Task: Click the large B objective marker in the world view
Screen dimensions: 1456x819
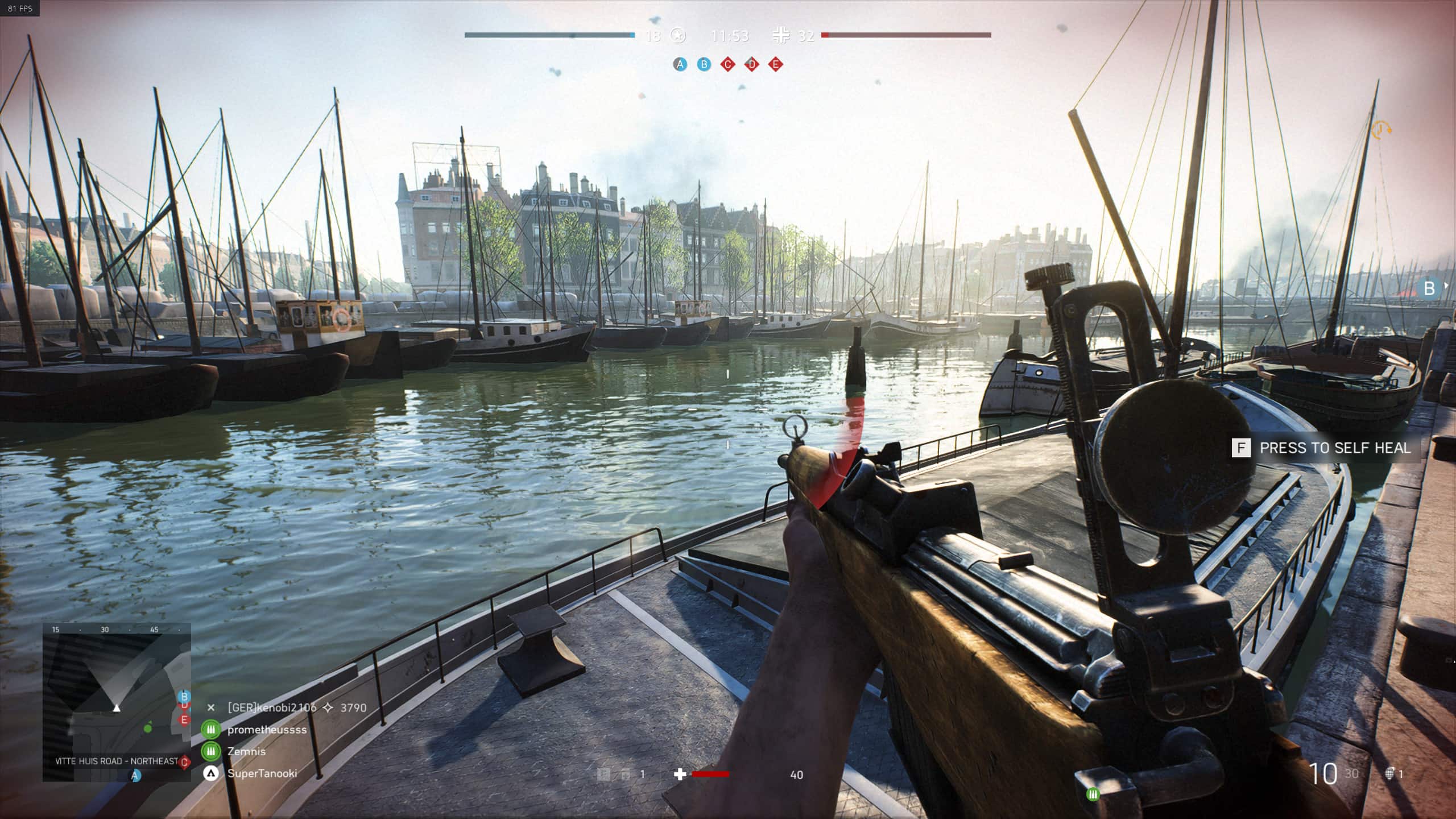Action: [1429, 288]
